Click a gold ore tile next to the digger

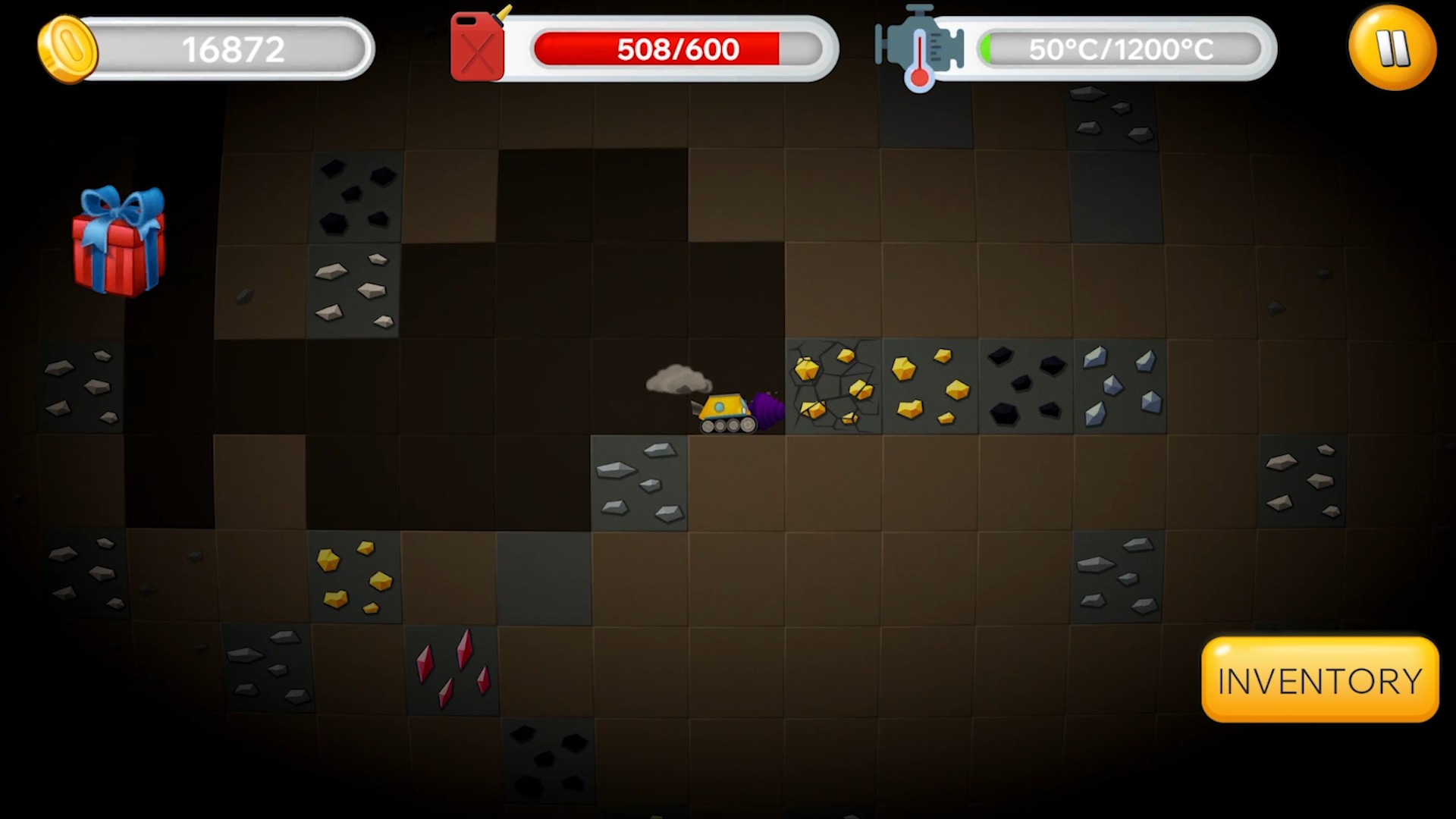(929, 387)
